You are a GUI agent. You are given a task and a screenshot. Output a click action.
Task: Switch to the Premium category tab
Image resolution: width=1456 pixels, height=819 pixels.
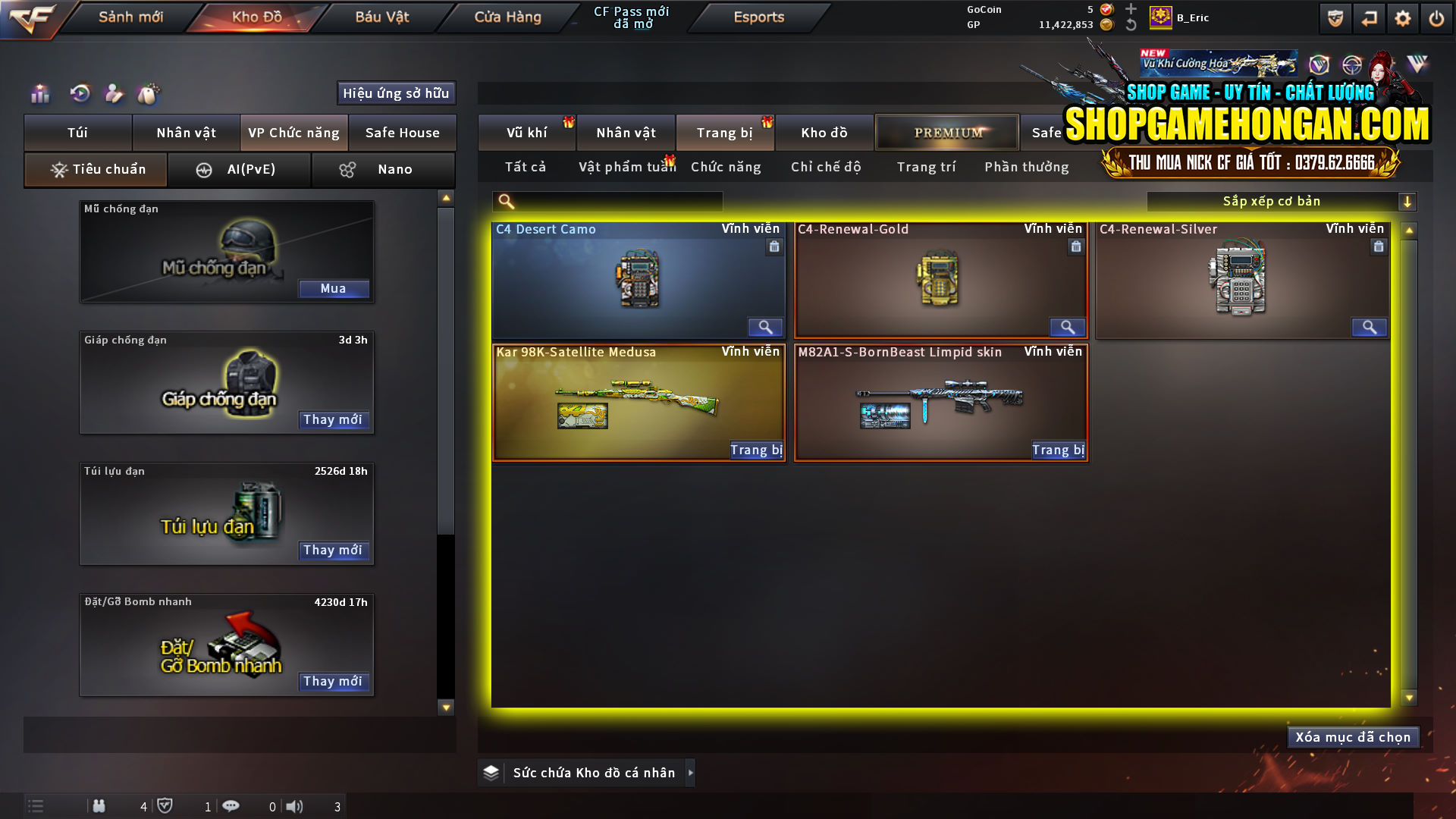[946, 132]
